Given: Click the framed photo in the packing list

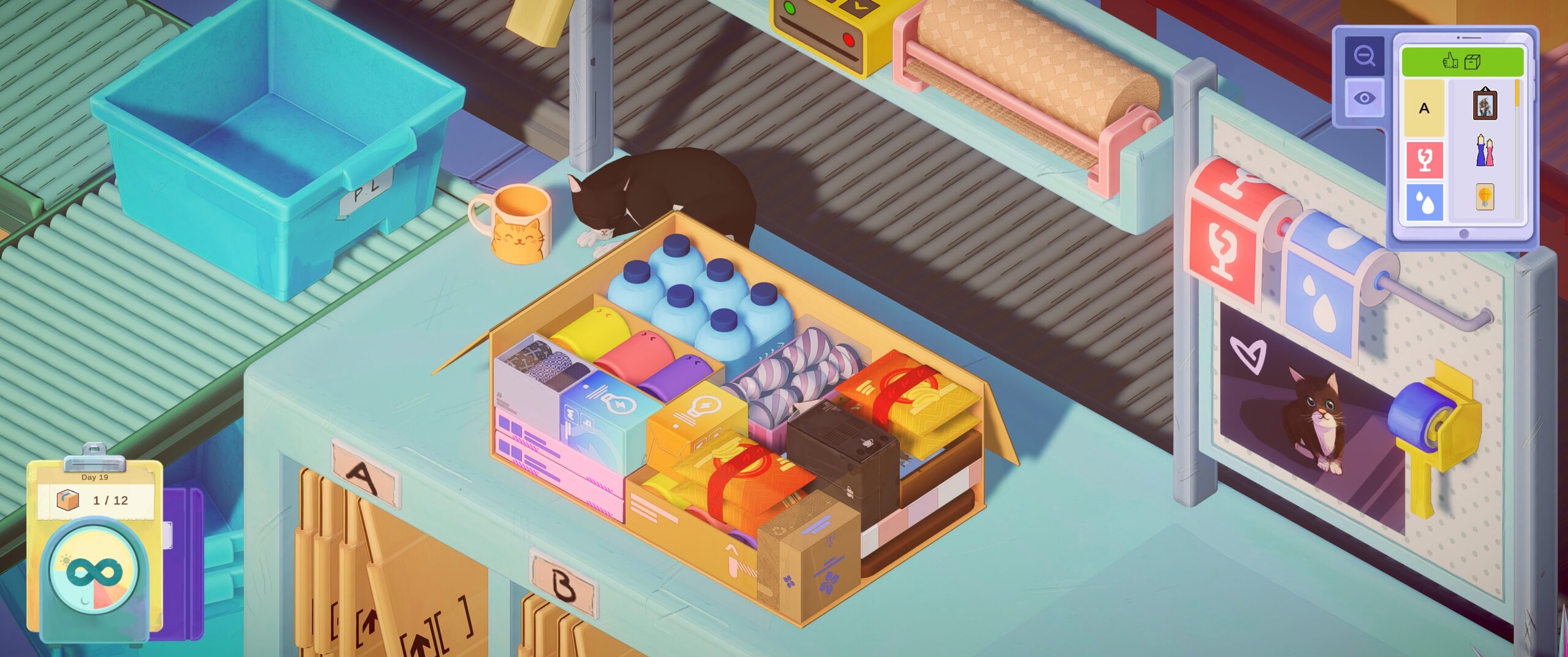Looking at the screenshot, I should coord(1485,105).
